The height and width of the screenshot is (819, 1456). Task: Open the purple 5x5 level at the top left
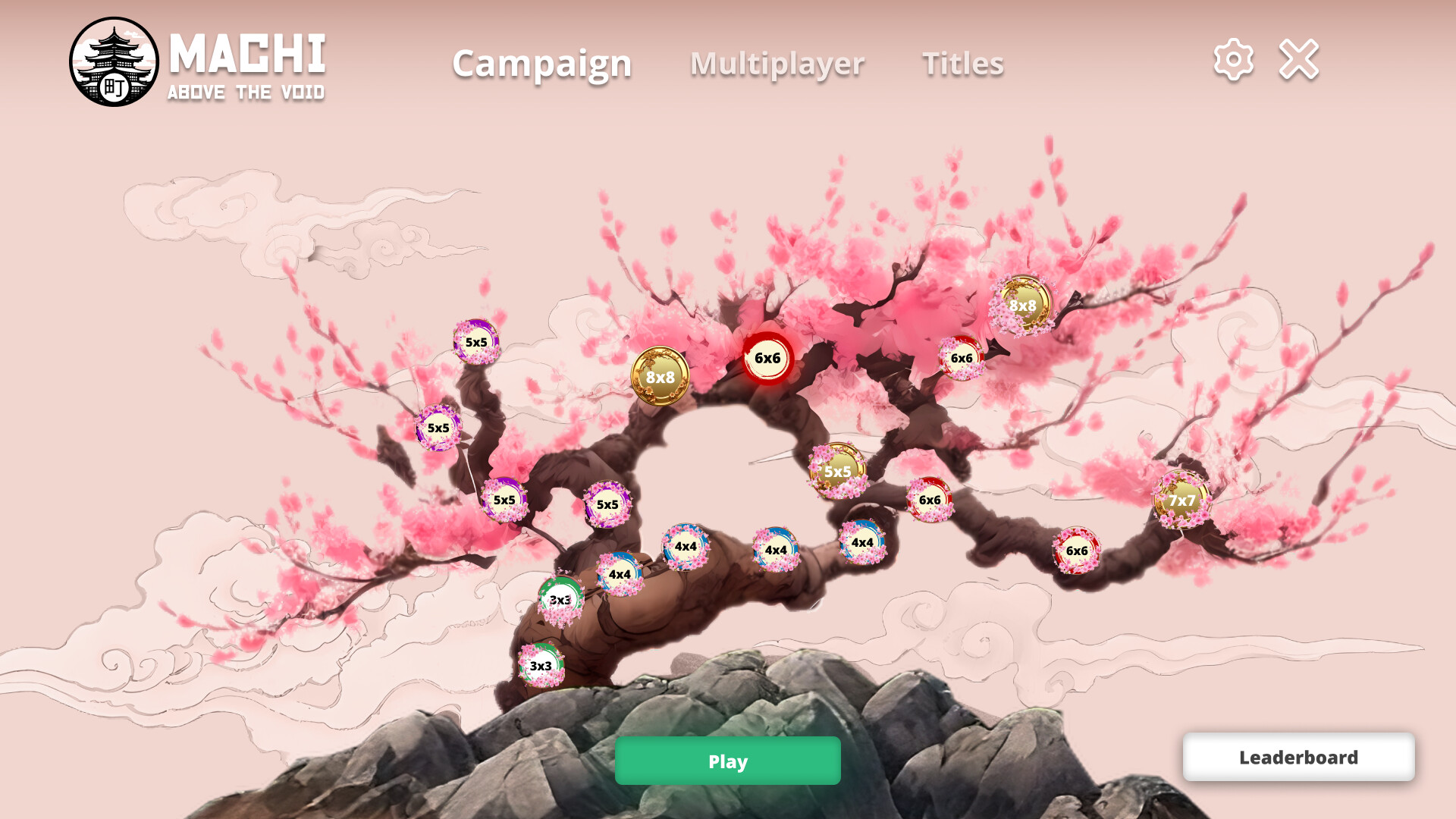[x=478, y=343]
